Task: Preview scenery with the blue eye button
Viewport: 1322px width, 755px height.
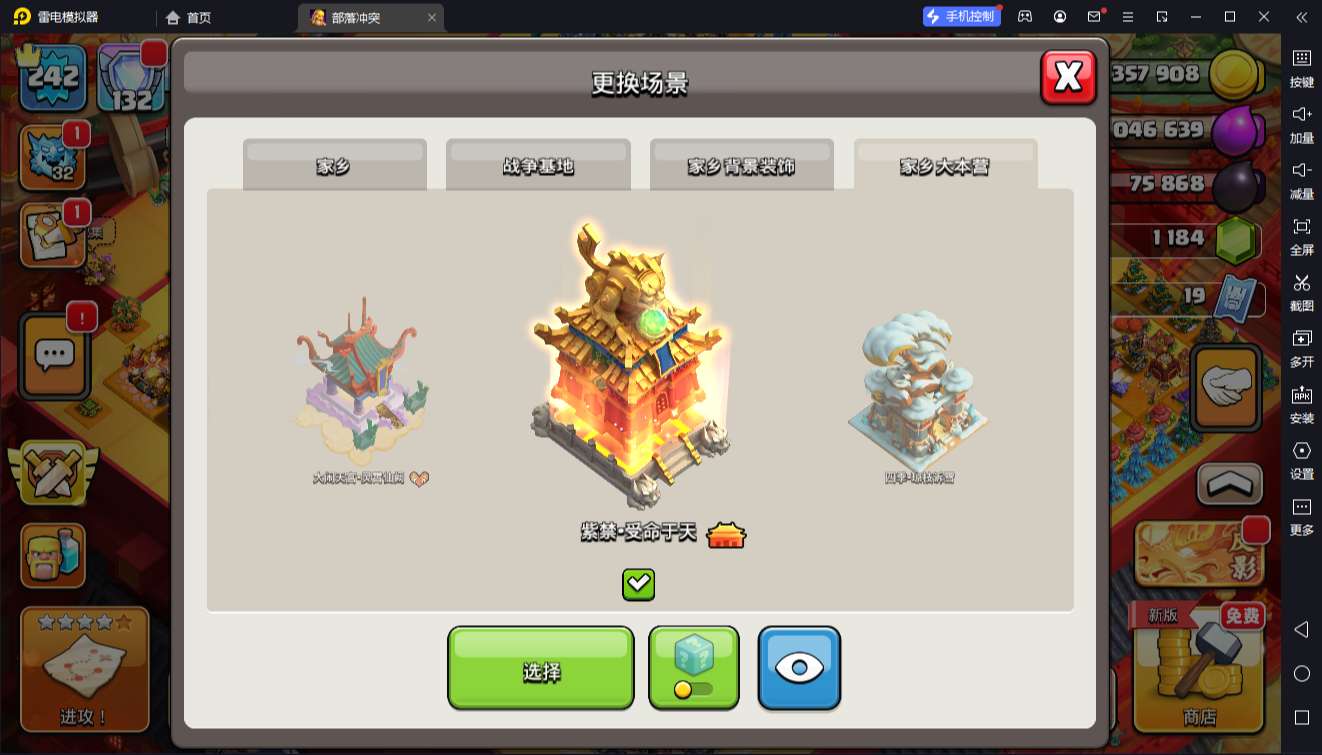Action: pyautogui.click(x=798, y=668)
